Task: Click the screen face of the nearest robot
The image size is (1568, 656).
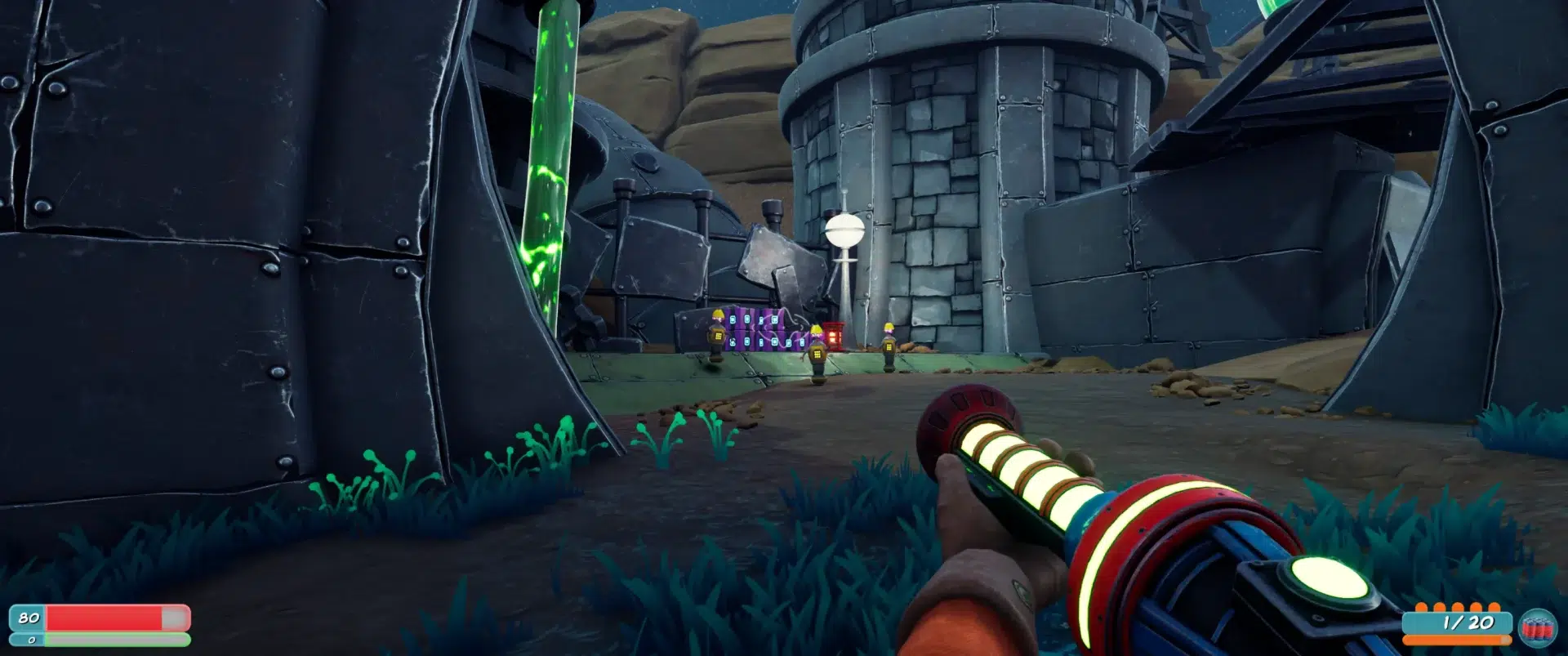Action: [817, 354]
